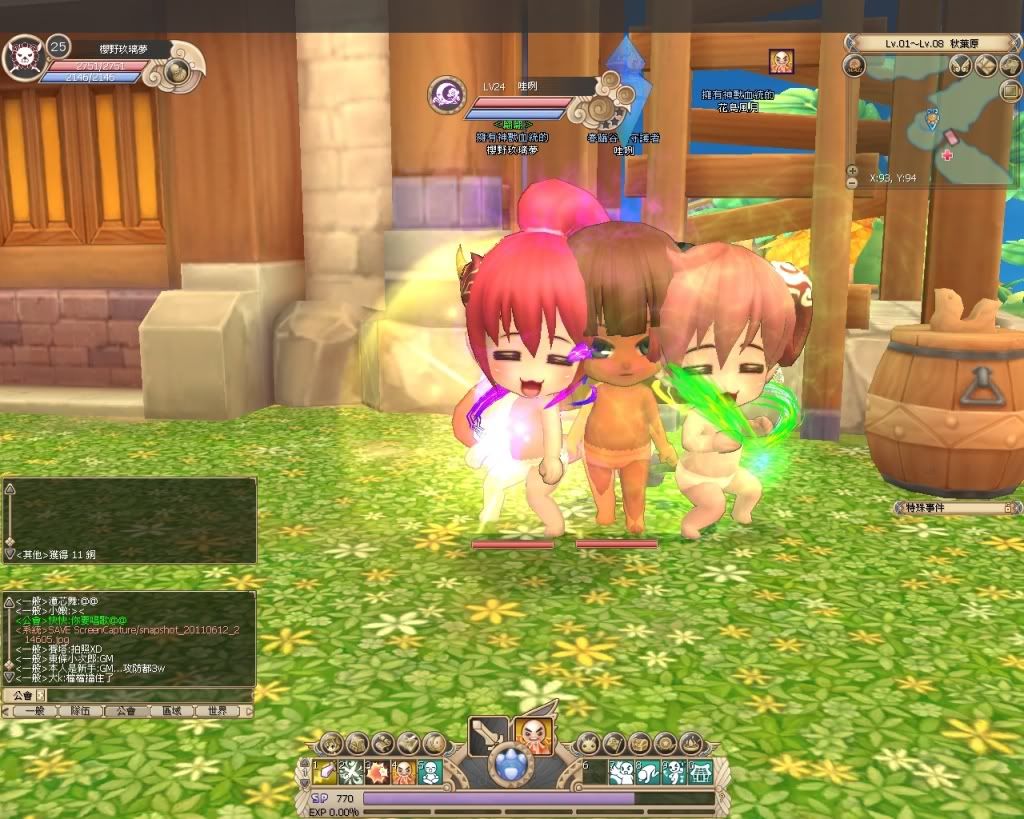The image size is (1024, 819).
Task: Activate the bald monk skill in slot 4
Action: pos(406,772)
